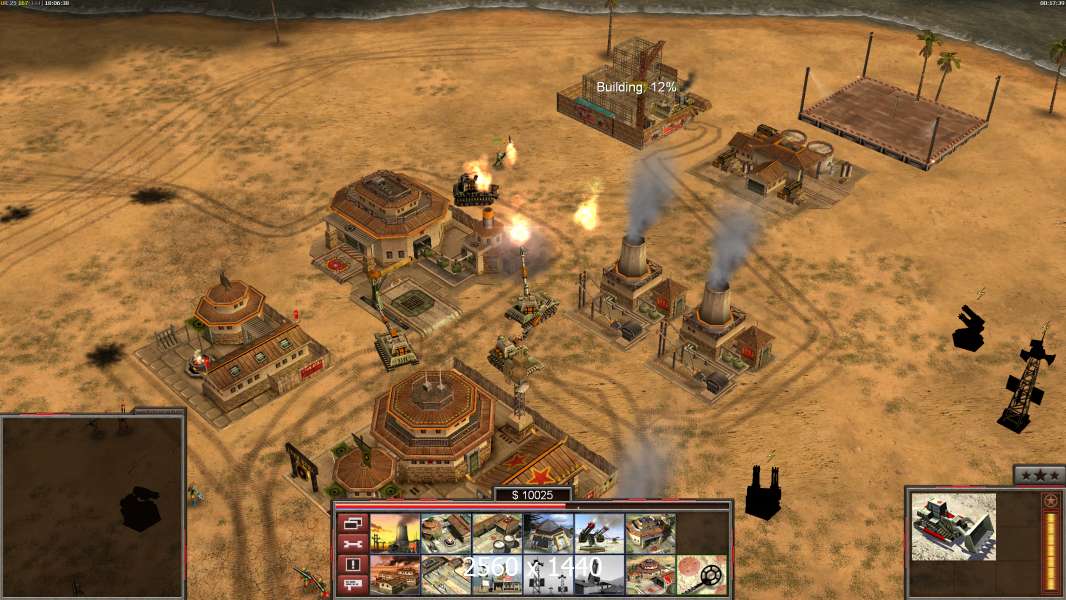Pick the gattling cannon defense icon

click(x=599, y=534)
